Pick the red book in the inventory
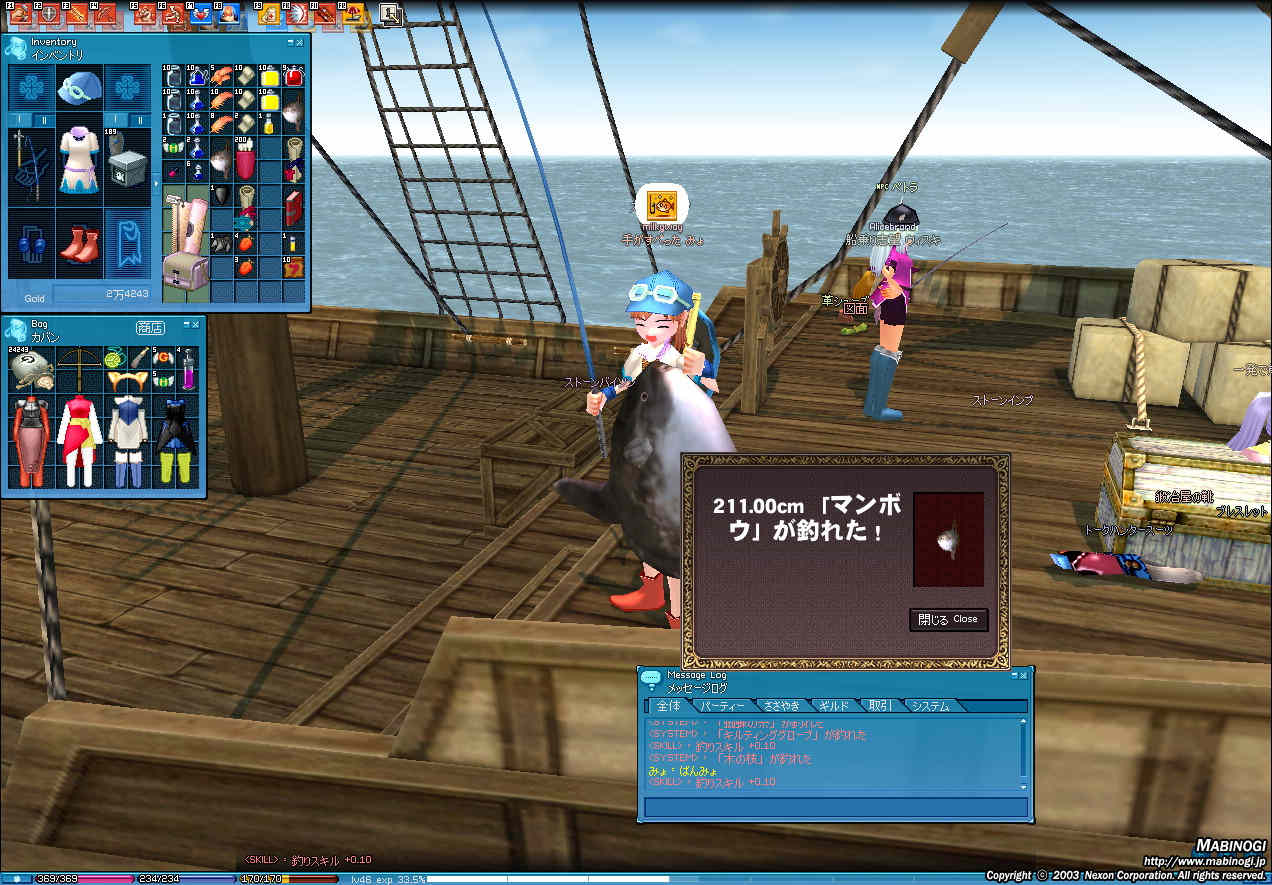Image resolution: width=1272 pixels, height=885 pixels. (294, 210)
